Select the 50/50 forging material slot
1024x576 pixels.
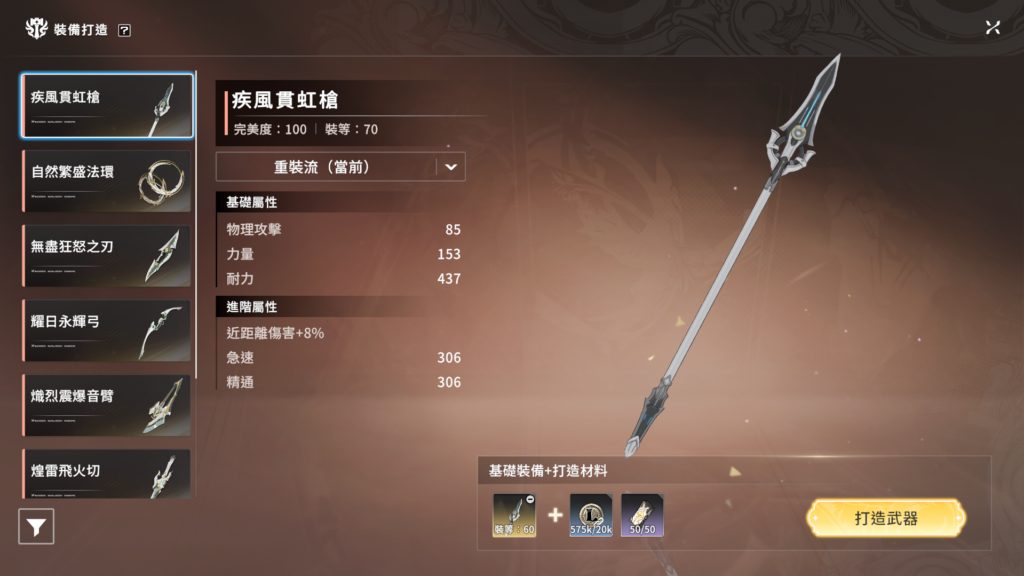643,515
